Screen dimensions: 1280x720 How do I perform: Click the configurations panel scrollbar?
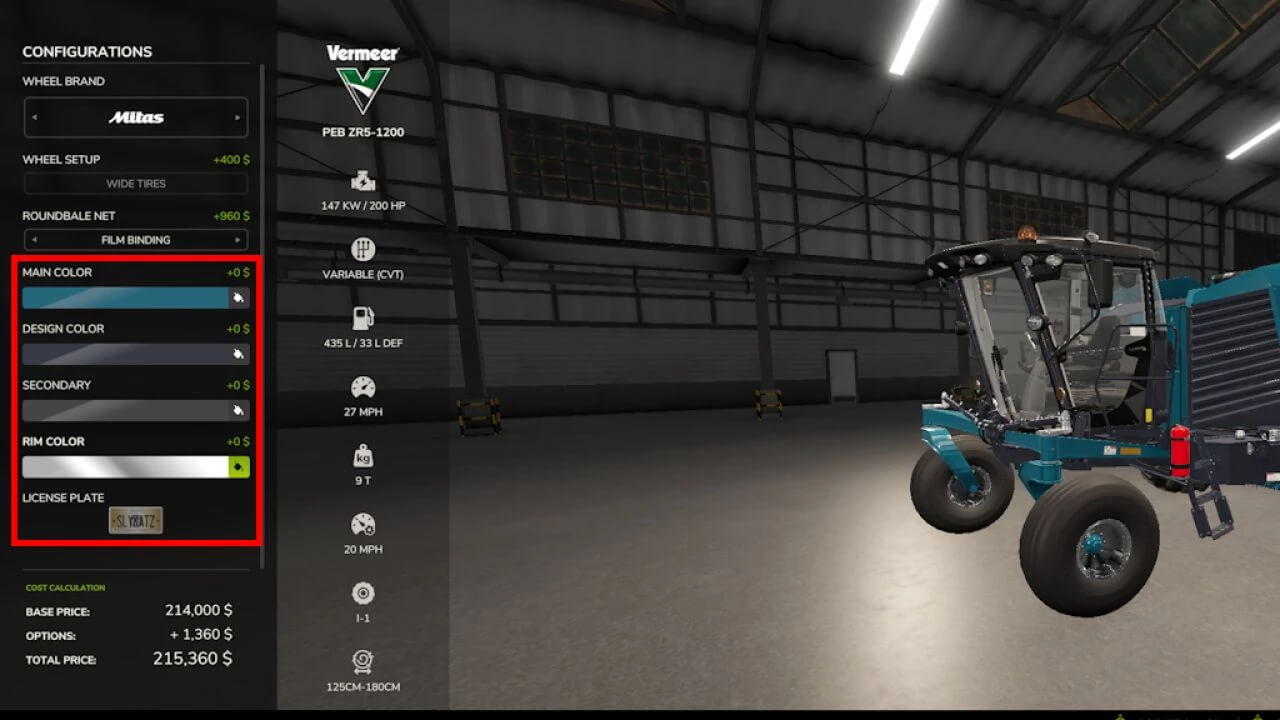262,300
